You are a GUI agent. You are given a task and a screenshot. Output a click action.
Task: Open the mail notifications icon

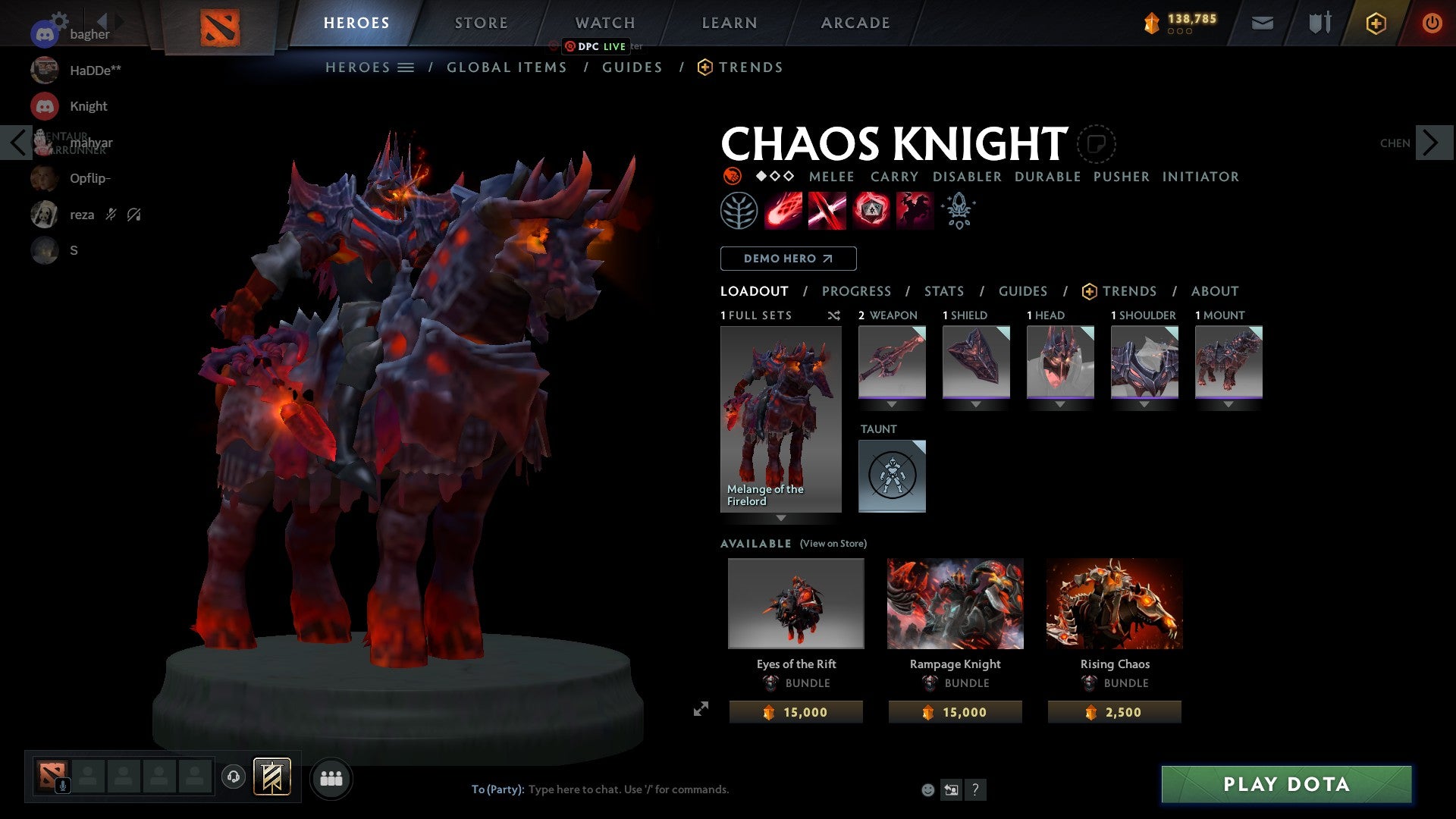(1262, 23)
